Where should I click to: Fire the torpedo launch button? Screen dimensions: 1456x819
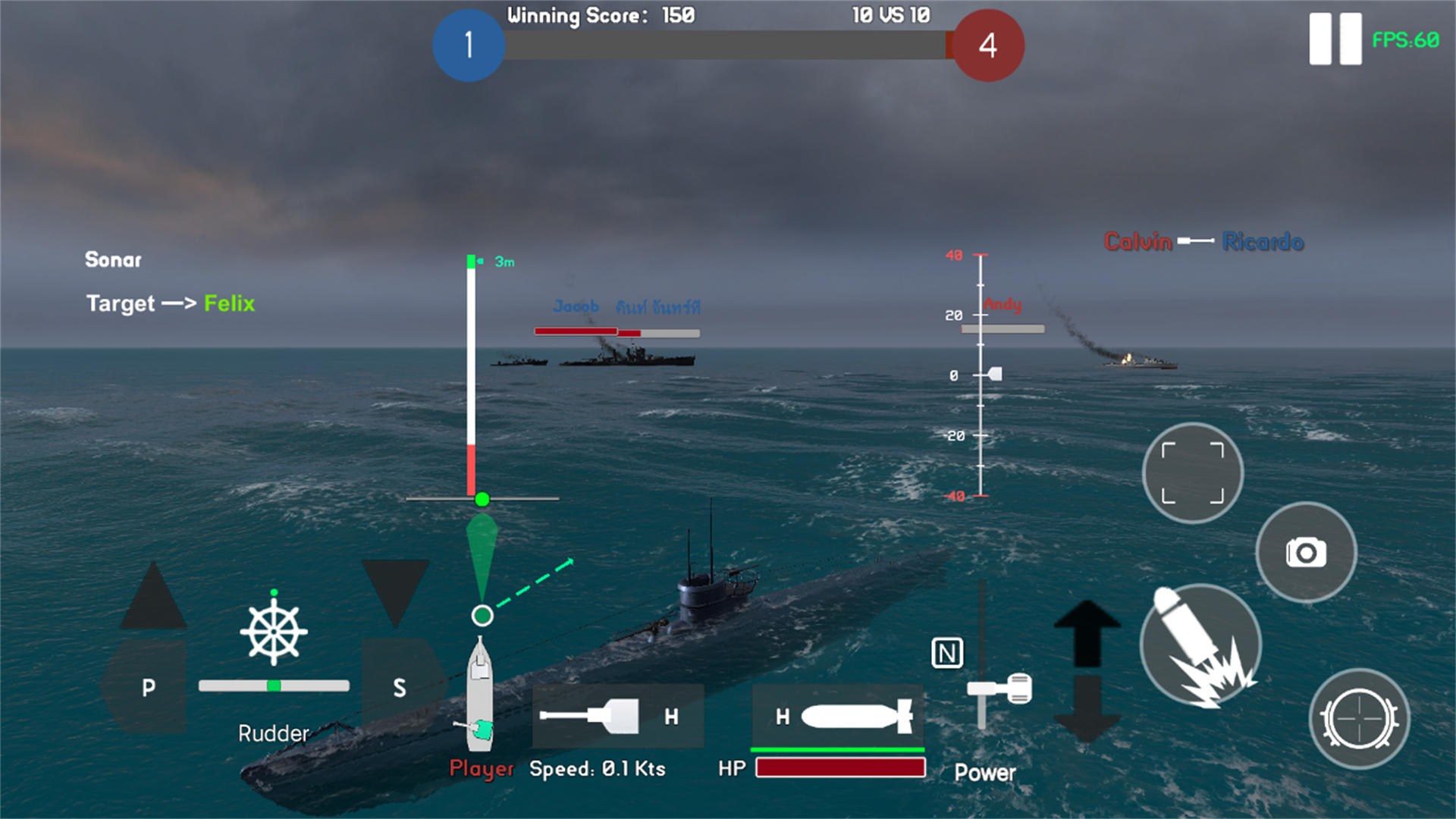[1200, 645]
